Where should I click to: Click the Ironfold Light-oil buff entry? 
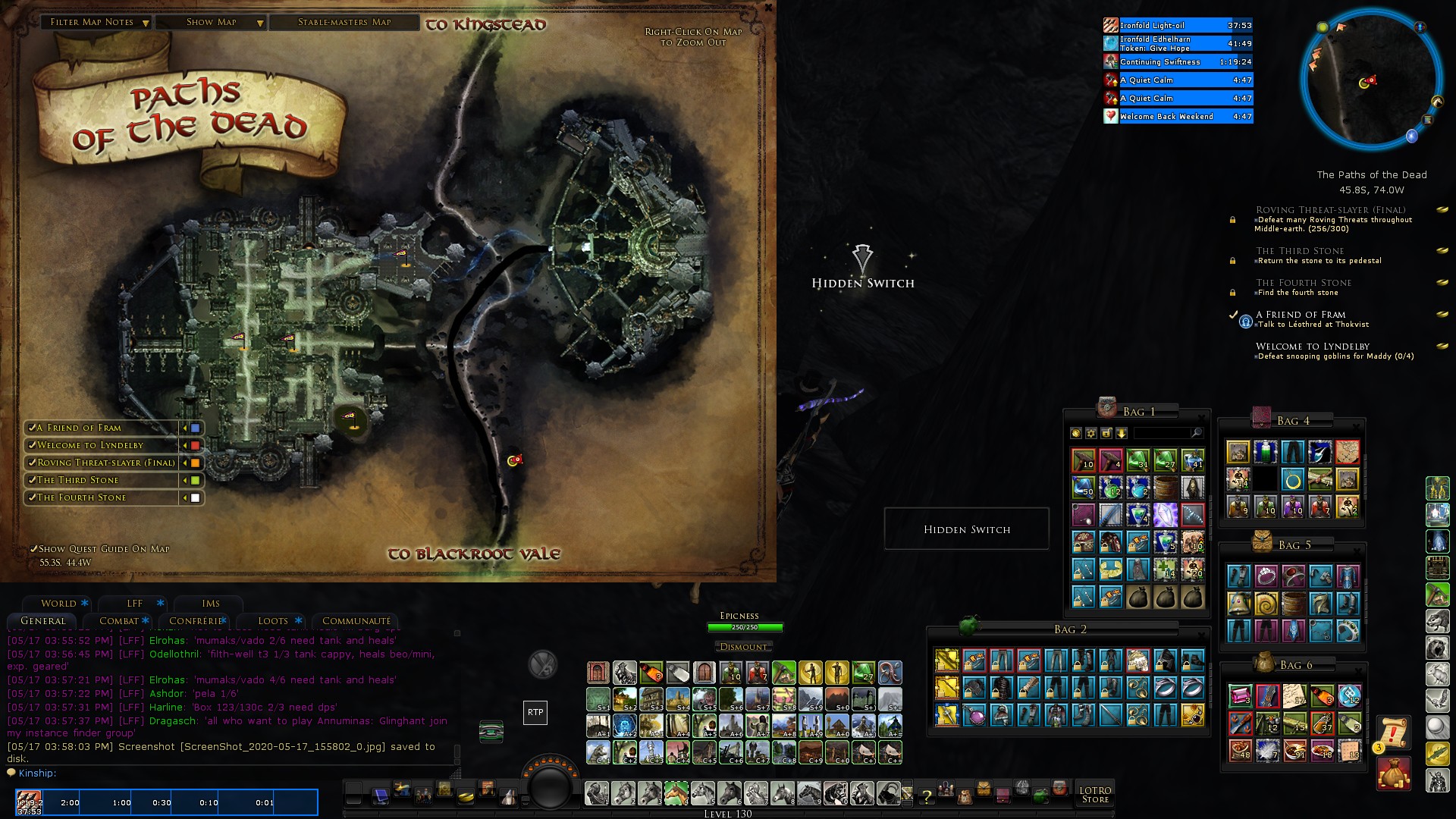click(1178, 26)
